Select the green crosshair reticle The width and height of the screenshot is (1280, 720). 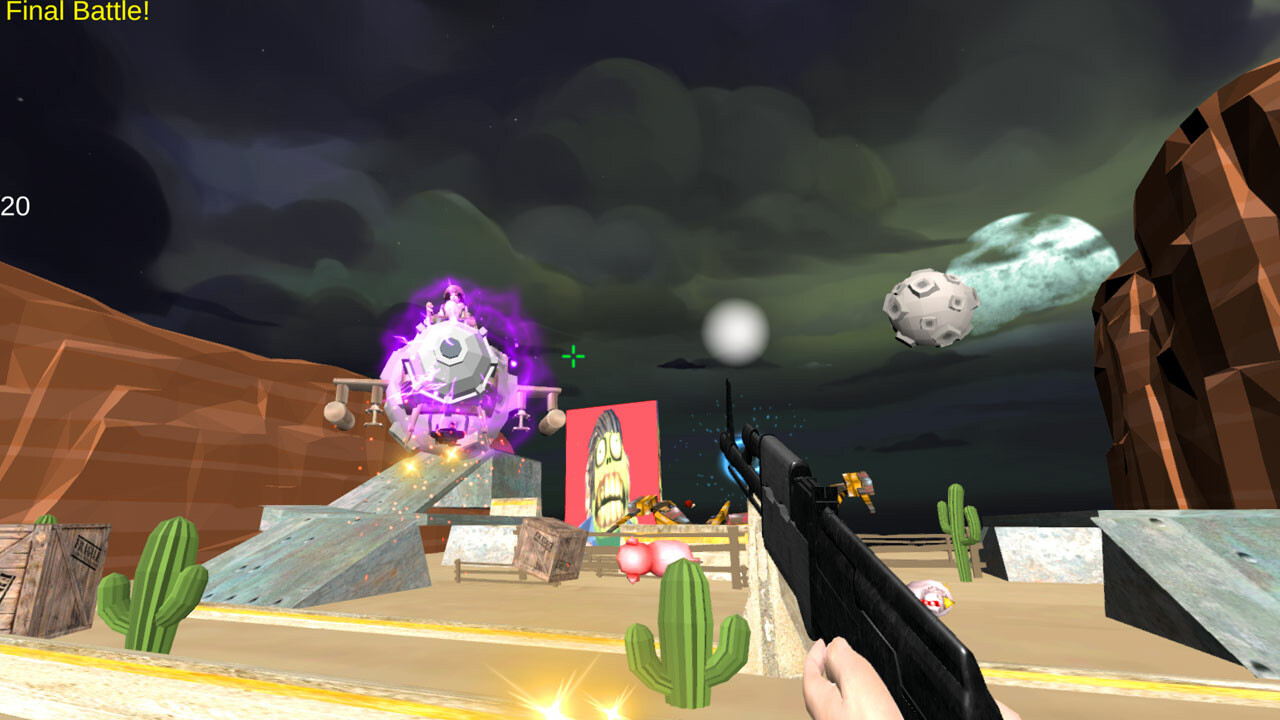tap(572, 355)
